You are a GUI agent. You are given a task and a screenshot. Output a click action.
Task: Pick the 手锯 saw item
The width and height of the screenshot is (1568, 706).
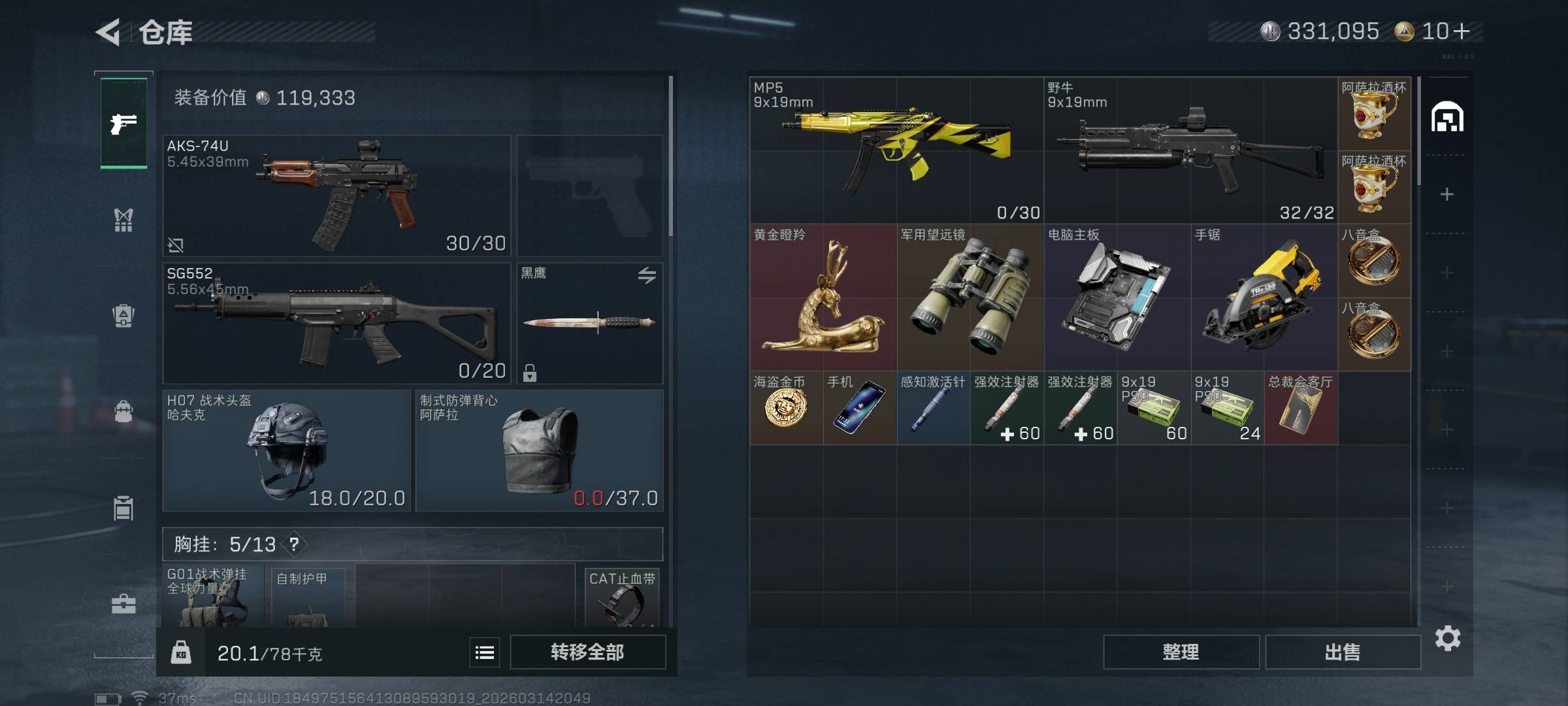coord(1264,297)
